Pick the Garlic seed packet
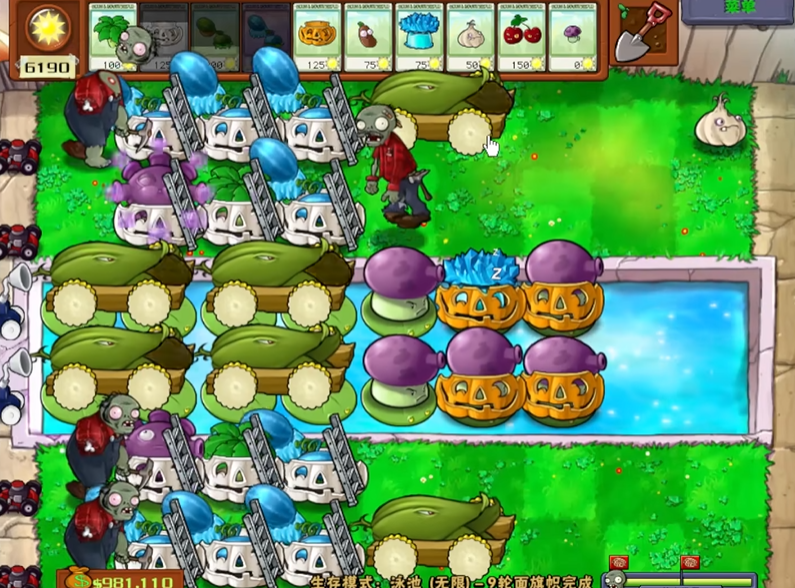 pos(469,39)
